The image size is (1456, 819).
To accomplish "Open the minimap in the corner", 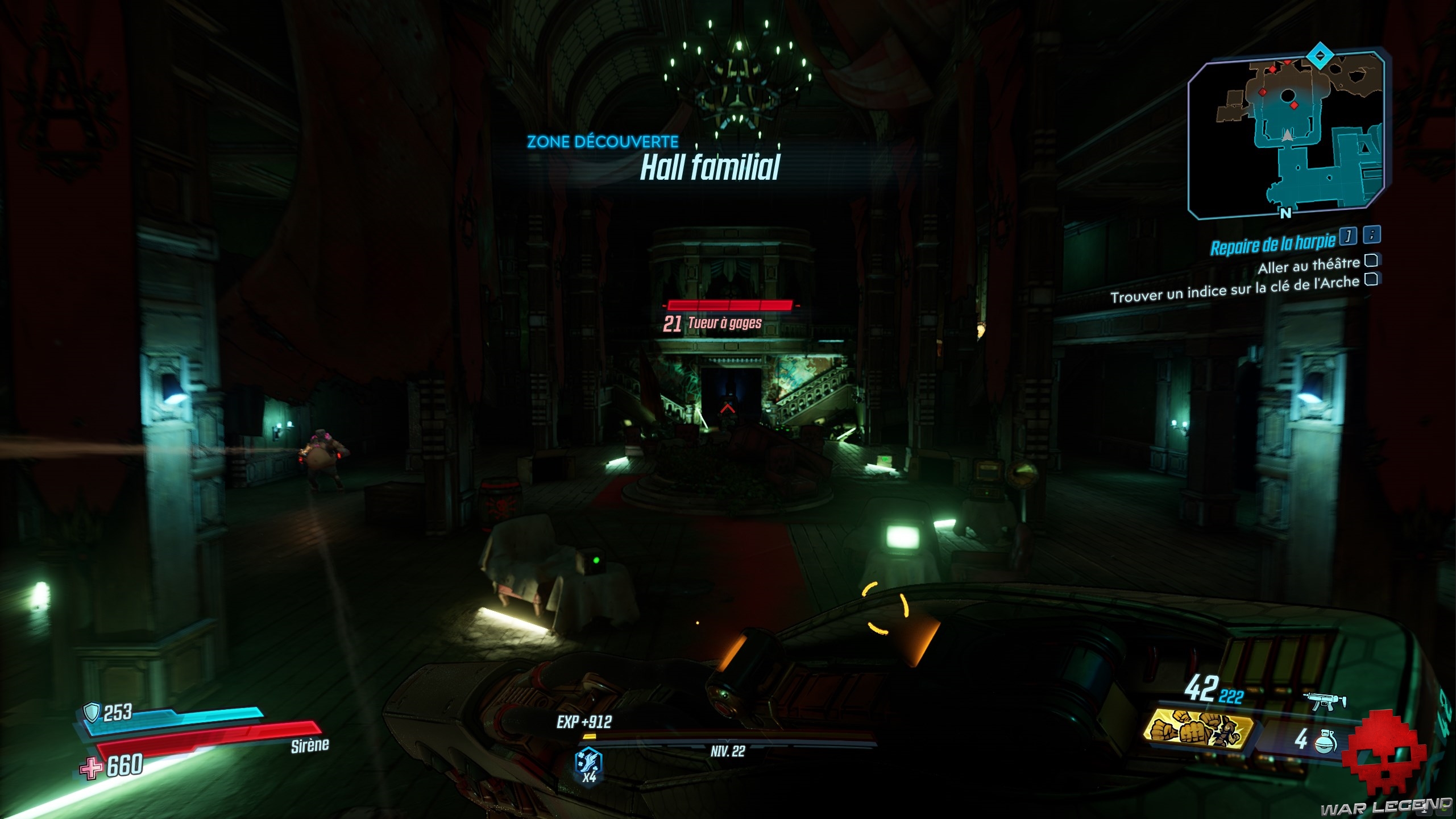I will coord(1285,136).
